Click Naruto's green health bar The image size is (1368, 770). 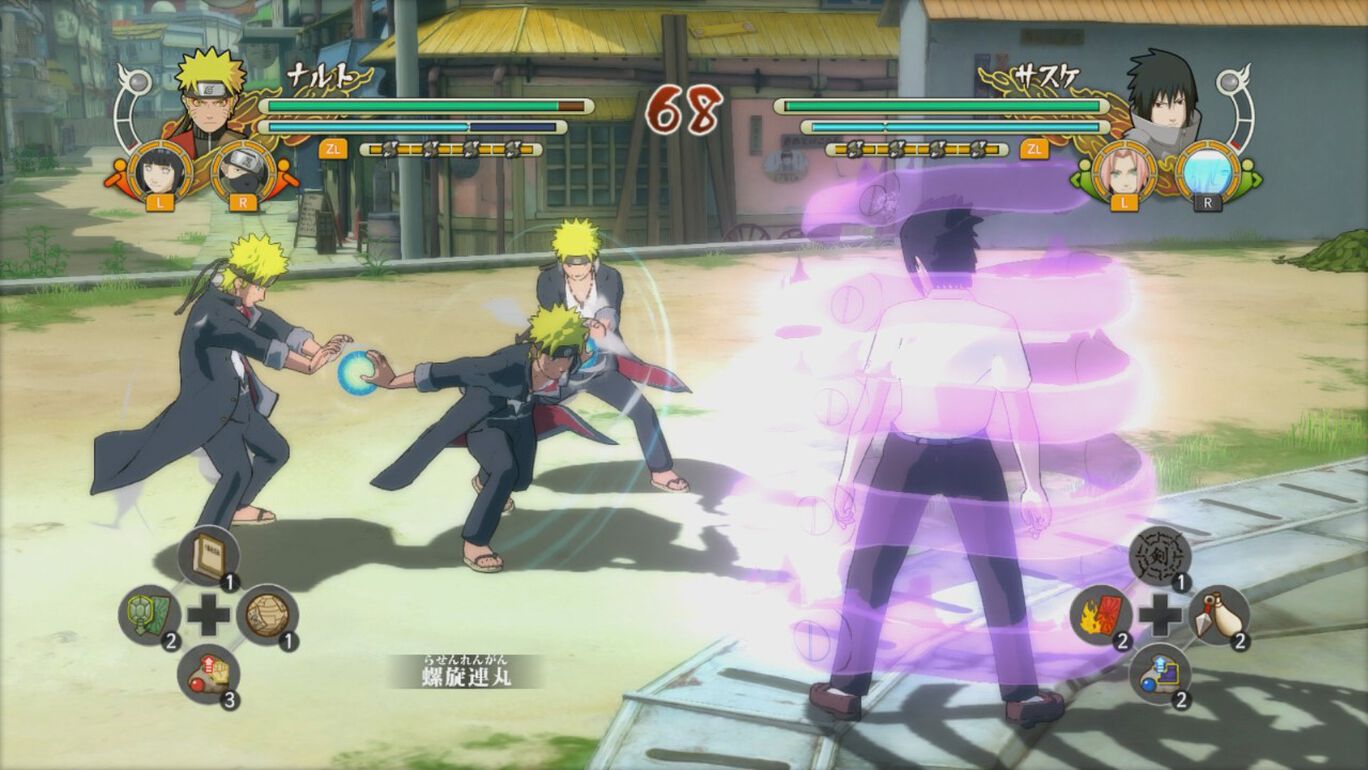coord(410,104)
